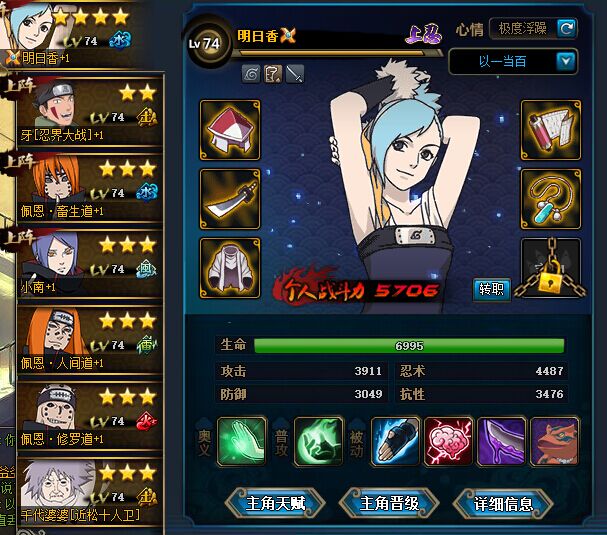This screenshot has width=607, height=535.
Task: Select the gold chain necklace slot
Action: click(x=551, y=198)
